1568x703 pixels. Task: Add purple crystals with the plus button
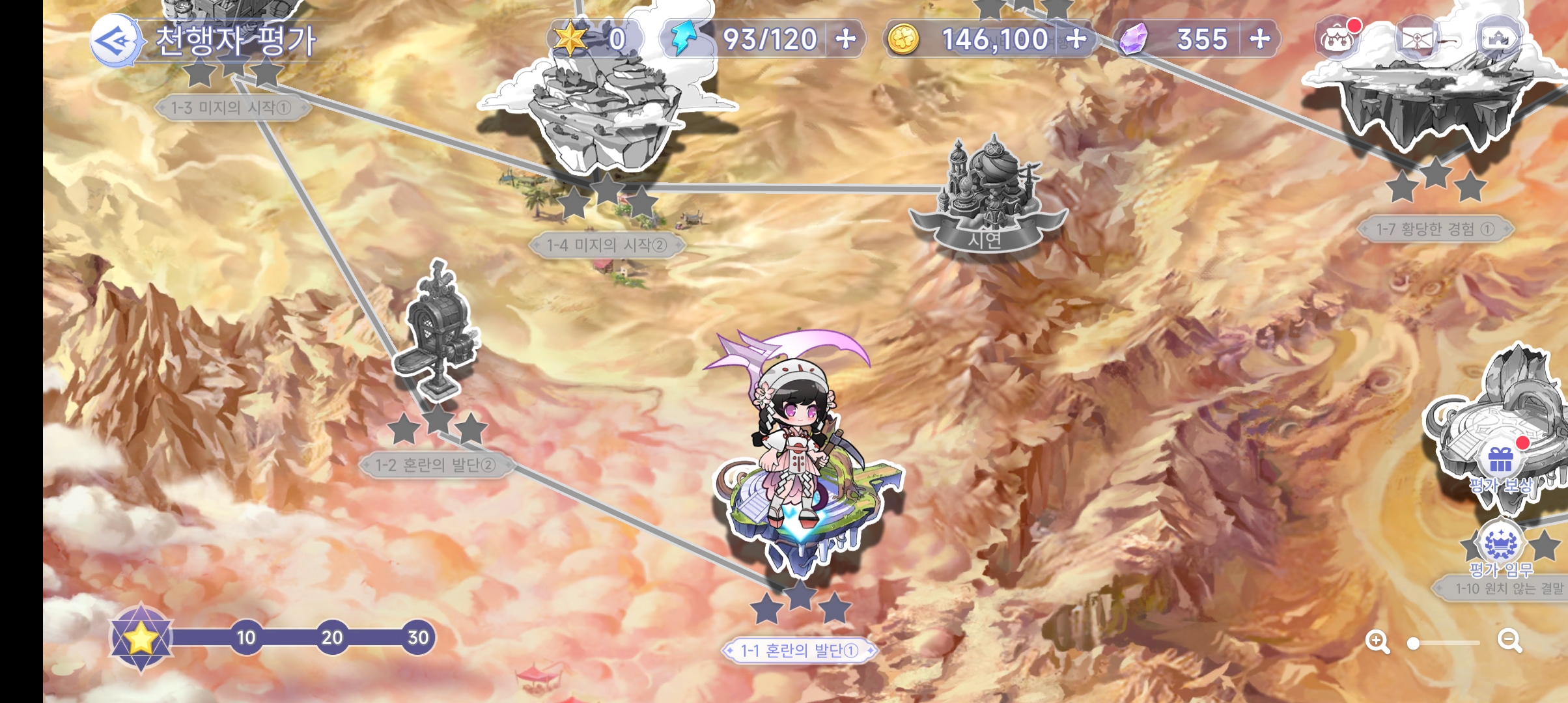point(1260,39)
